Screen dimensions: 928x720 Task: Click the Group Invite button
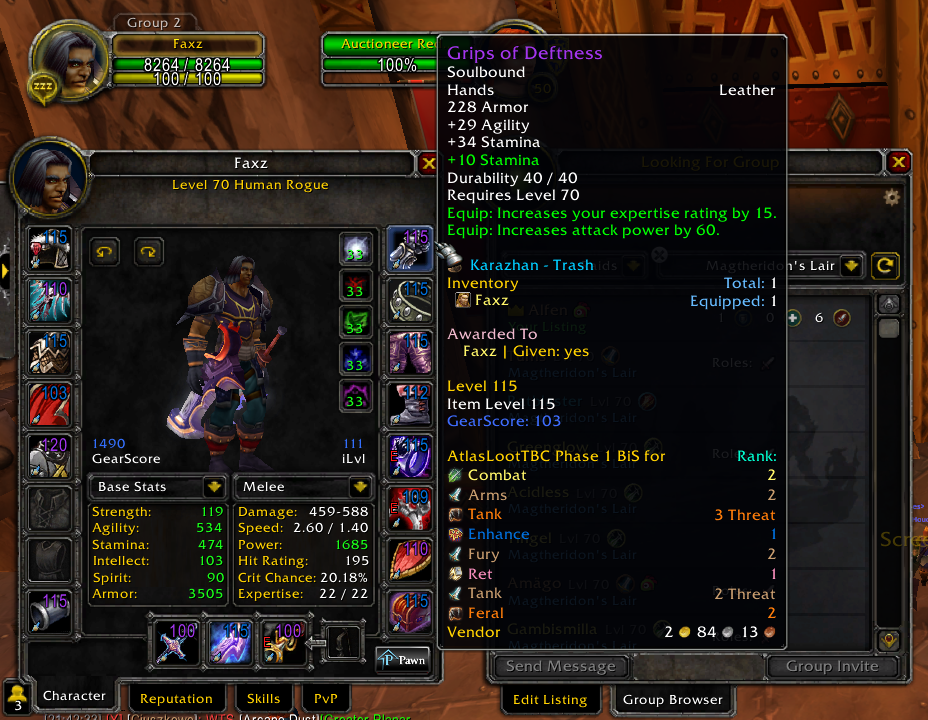click(x=831, y=666)
